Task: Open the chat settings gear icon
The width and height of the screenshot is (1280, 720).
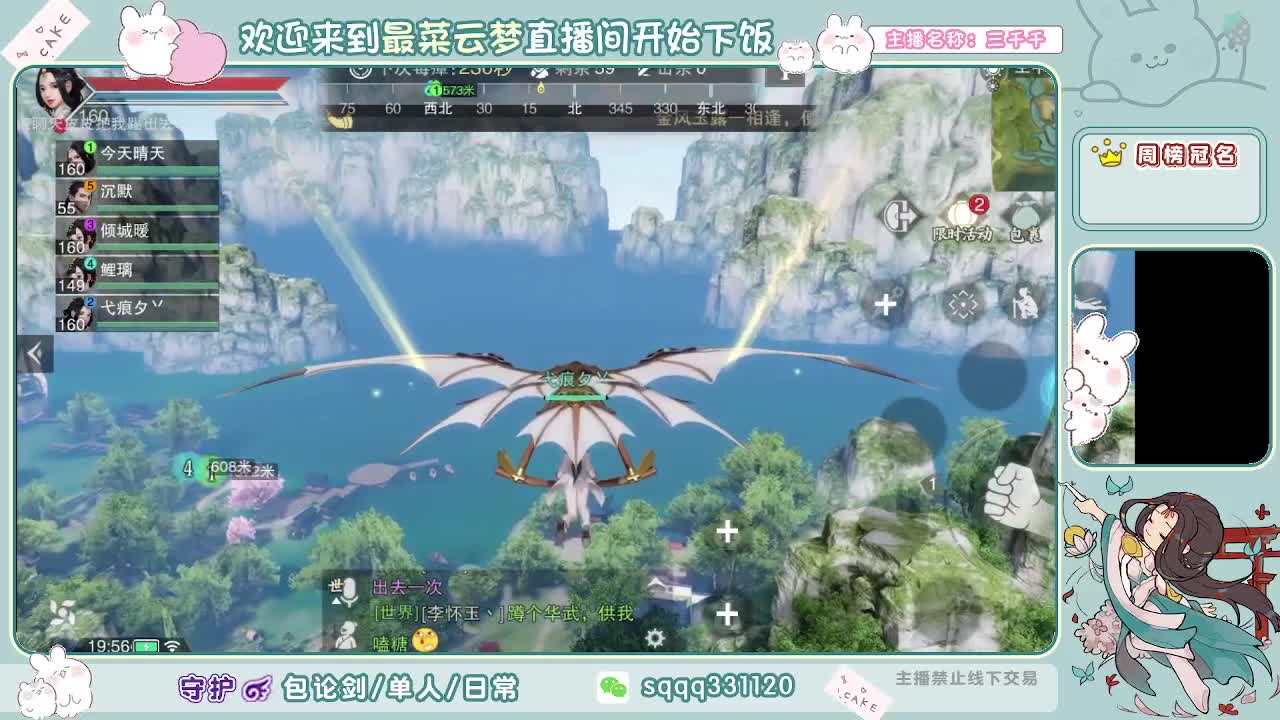Action: pyautogui.click(x=654, y=638)
